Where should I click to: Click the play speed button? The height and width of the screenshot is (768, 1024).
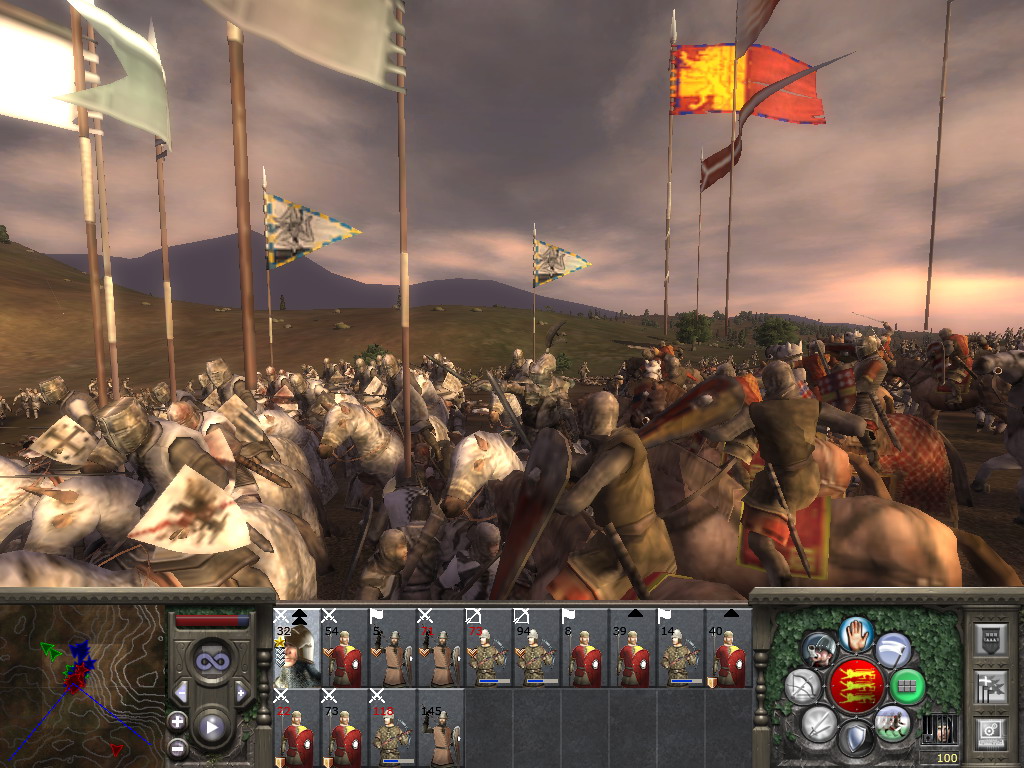(211, 728)
